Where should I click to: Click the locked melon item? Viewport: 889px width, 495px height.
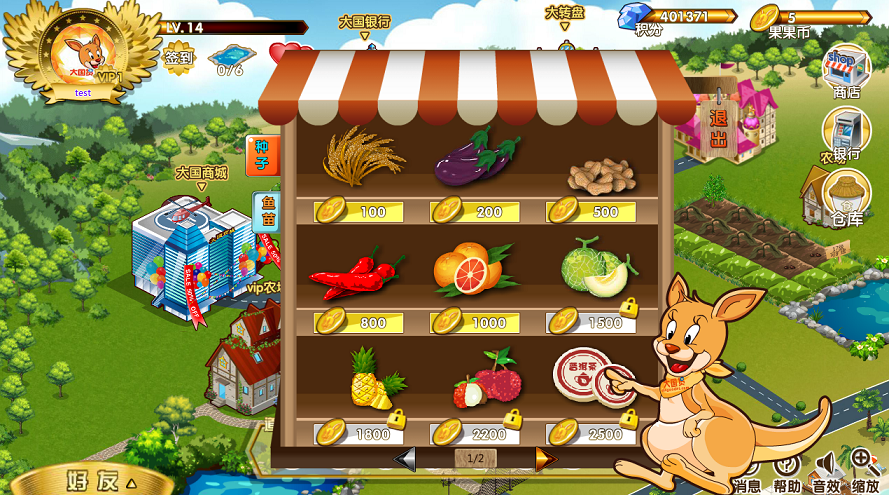pos(596,270)
